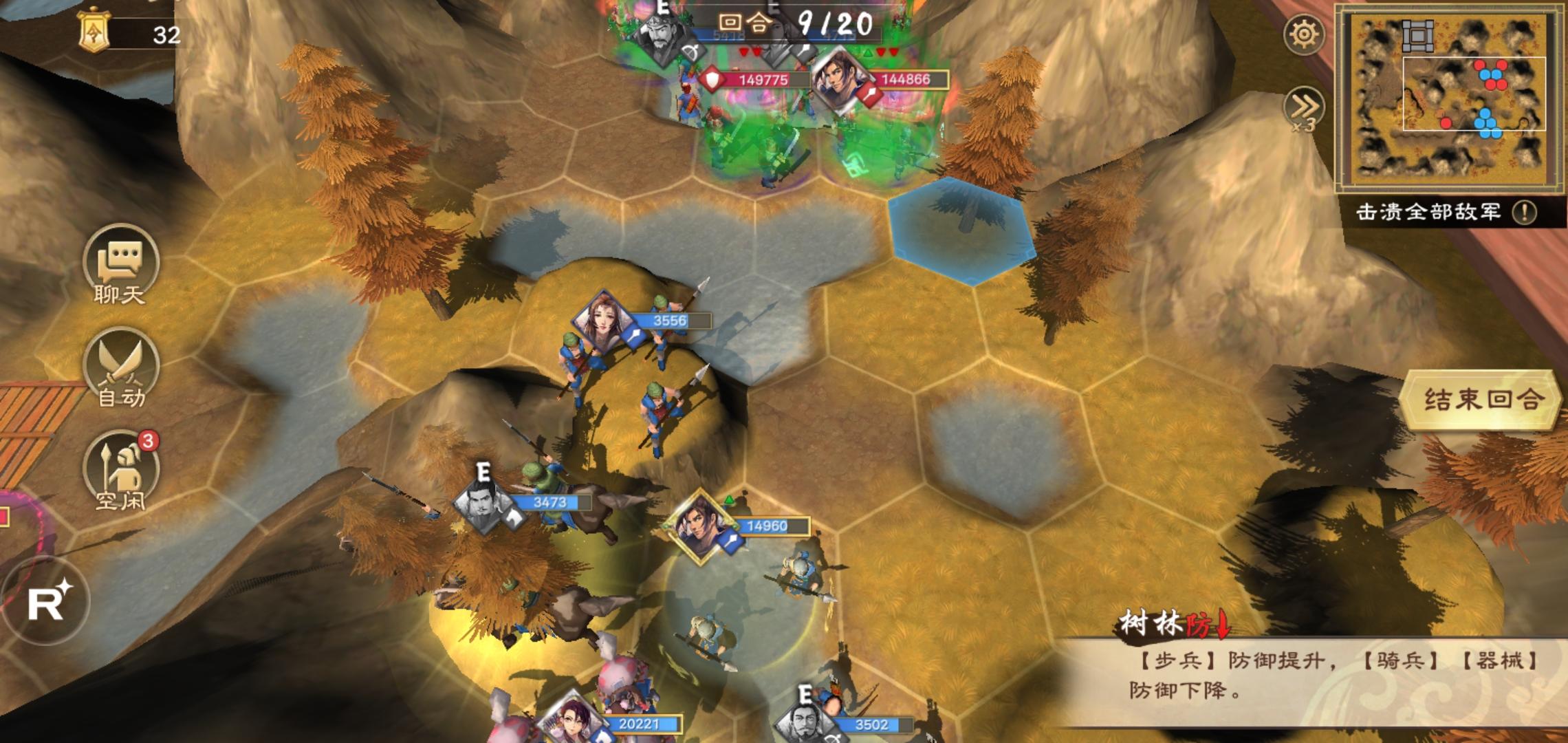Open the 聊天 chat button
The image size is (1568, 743).
point(121,265)
